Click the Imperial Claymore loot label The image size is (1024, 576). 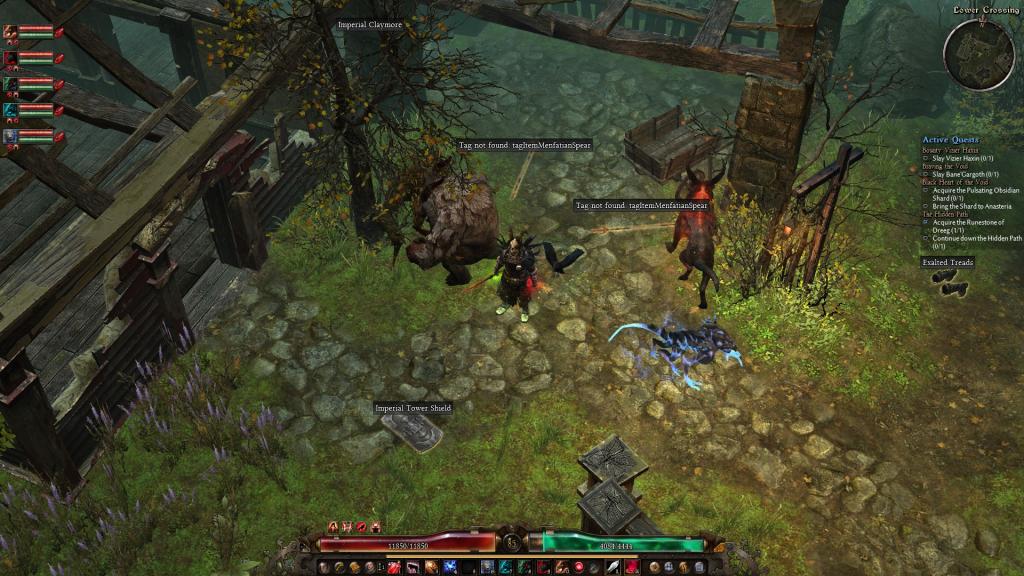(370, 24)
